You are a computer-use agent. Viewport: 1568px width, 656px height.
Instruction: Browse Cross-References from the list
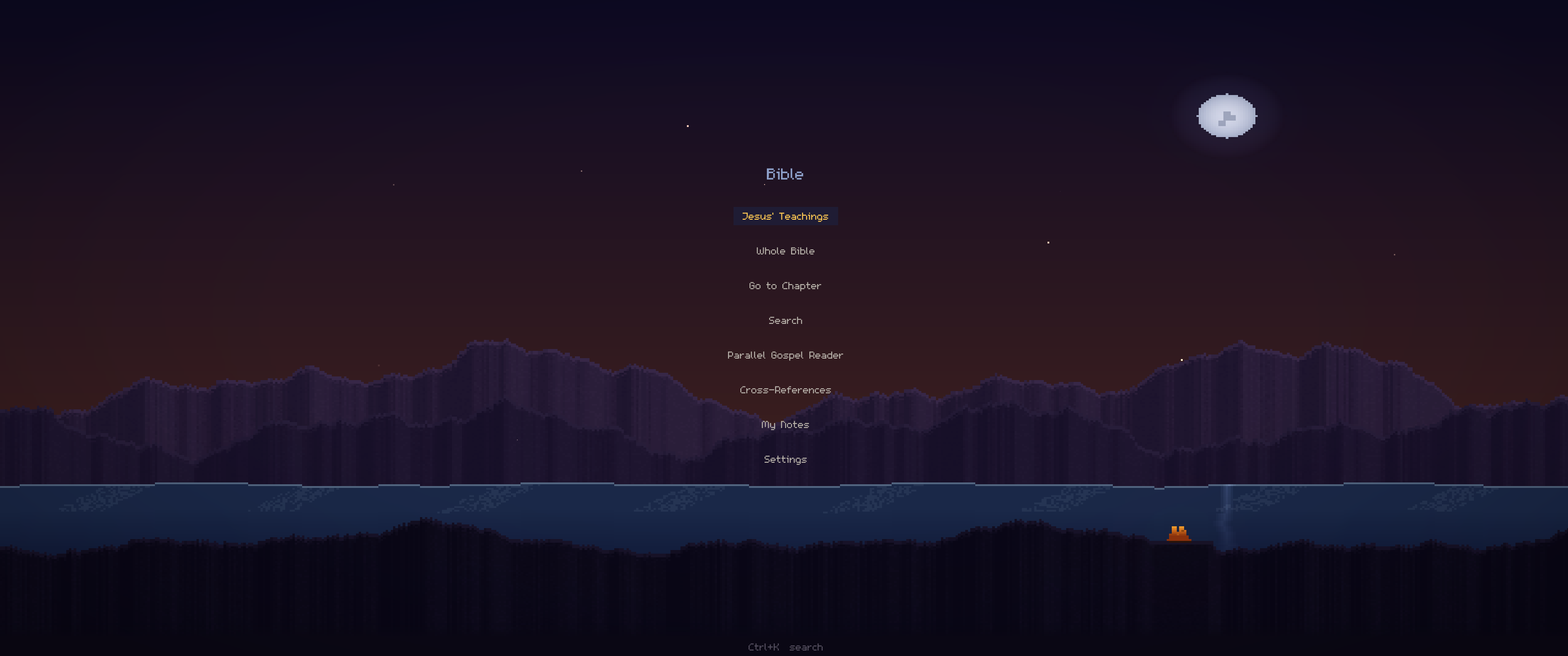click(785, 390)
